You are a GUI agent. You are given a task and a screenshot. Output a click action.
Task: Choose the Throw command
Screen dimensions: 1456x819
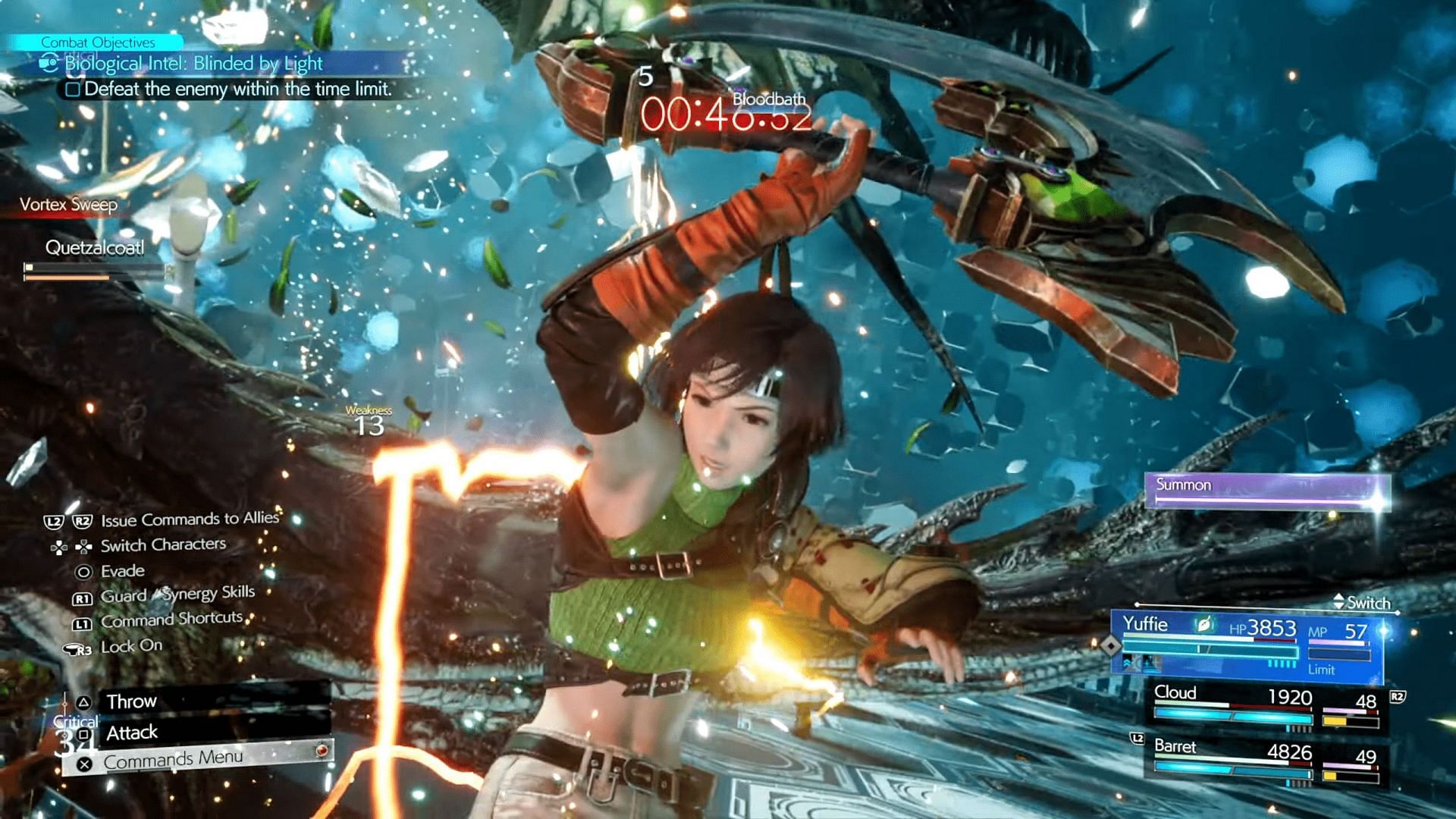[131, 701]
